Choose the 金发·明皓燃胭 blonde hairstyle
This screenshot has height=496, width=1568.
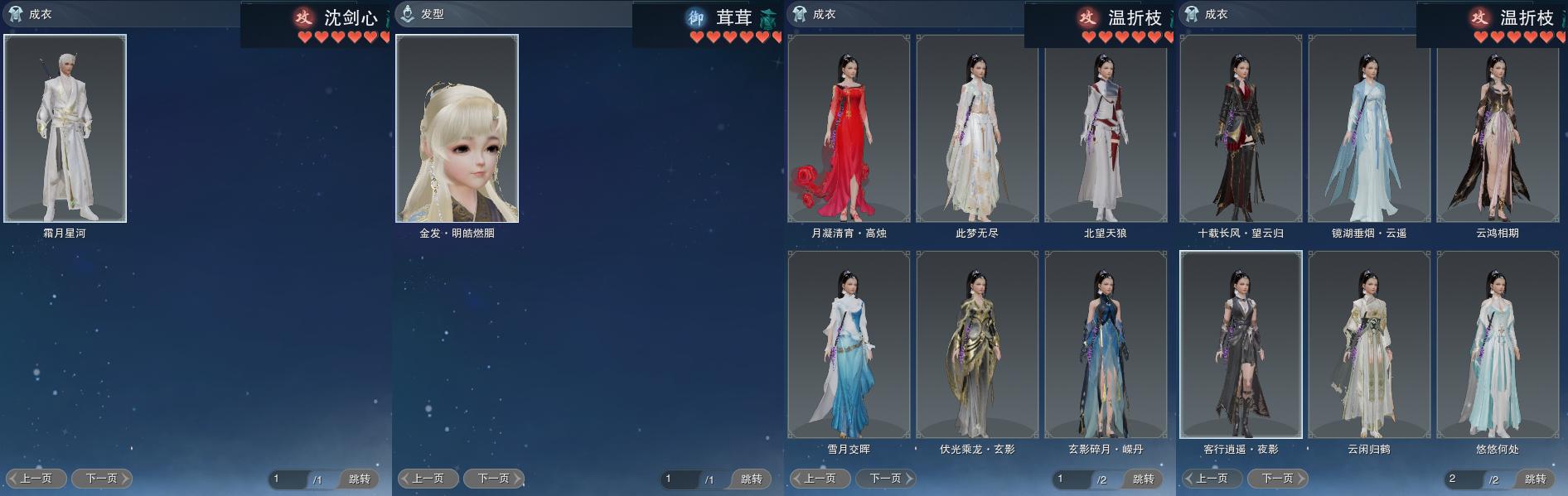(457, 128)
